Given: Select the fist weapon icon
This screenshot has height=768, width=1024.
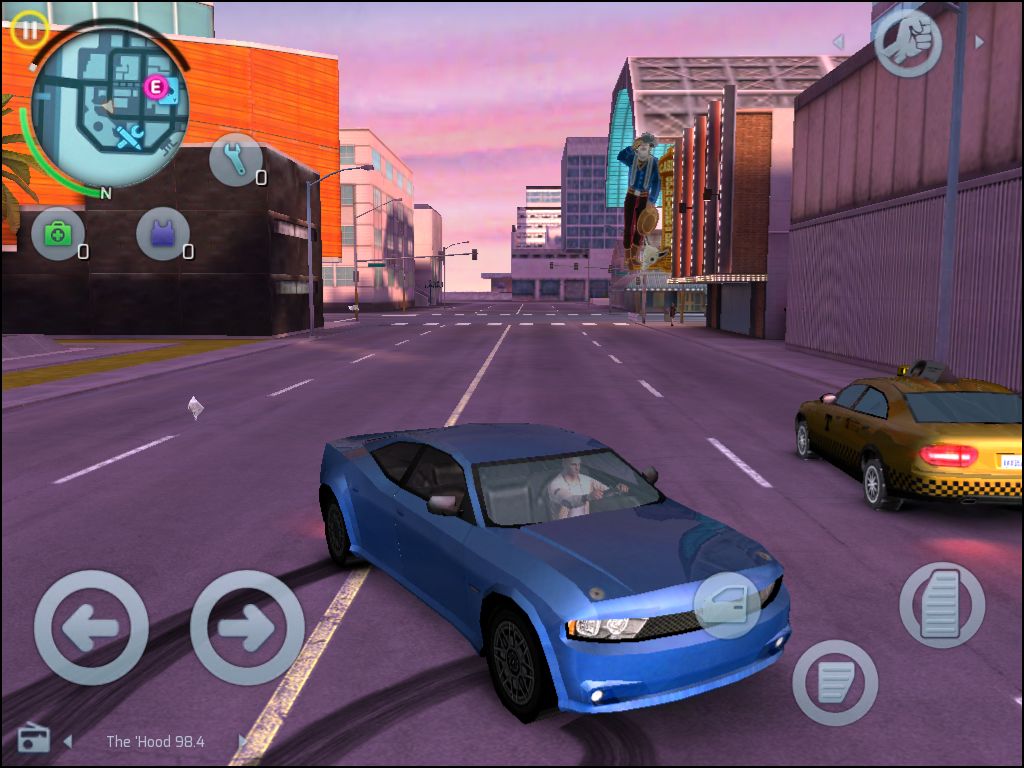Looking at the screenshot, I should pyautogui.click(x=907, y=41).
